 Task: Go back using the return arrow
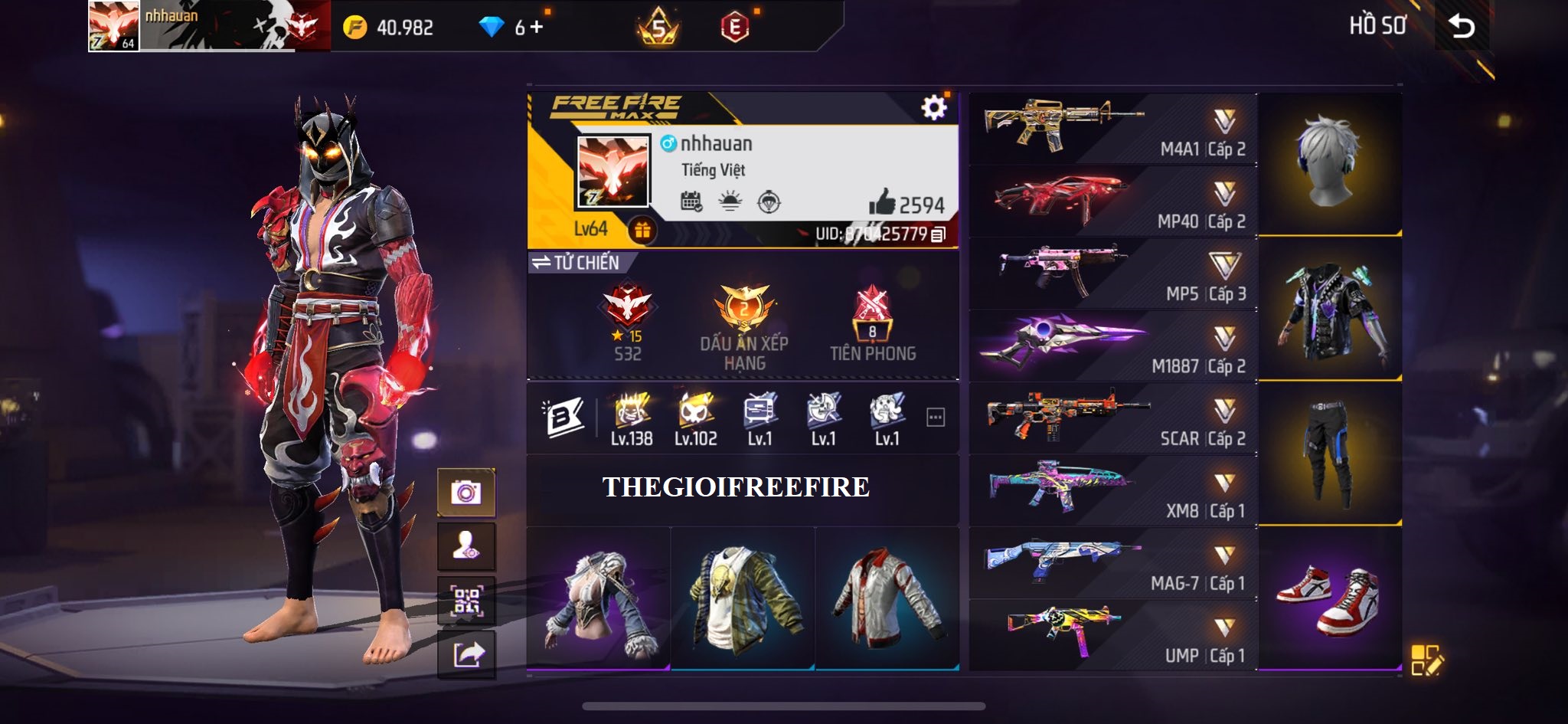(x=1461, y=27)
